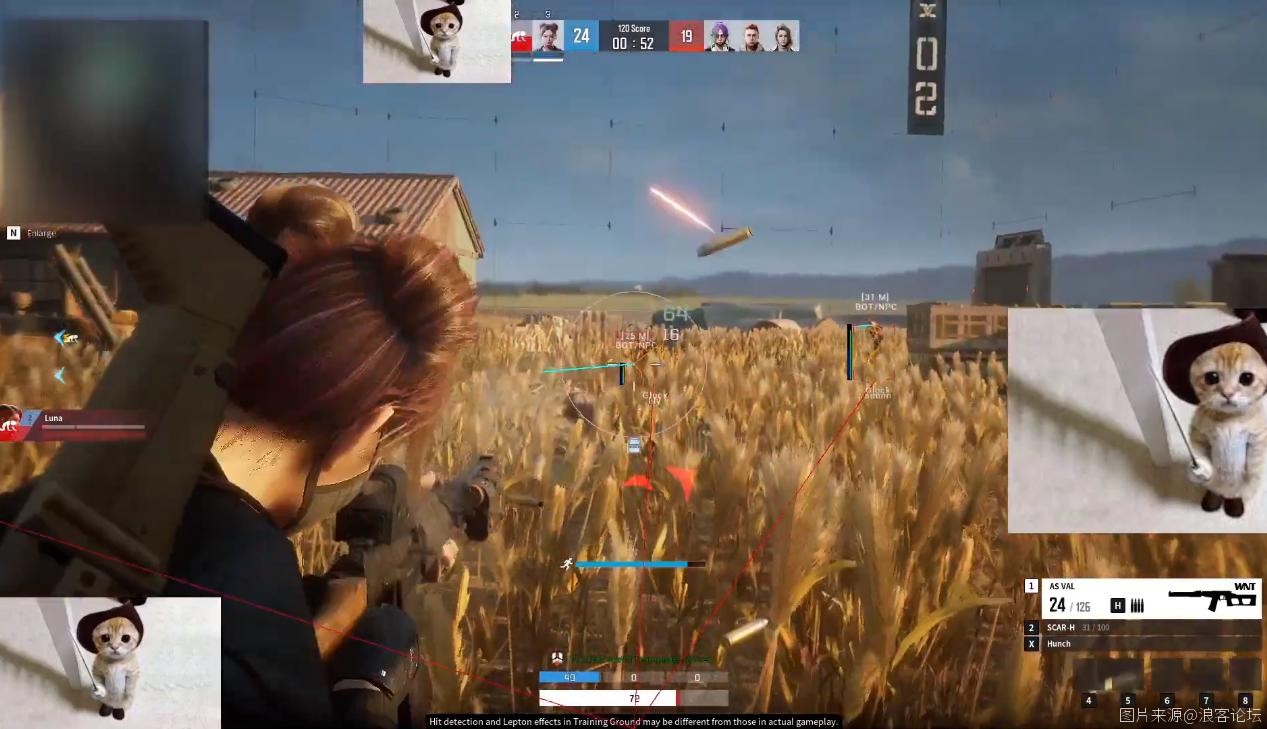Click the purple-haired enemy portrait

pyautogui.click(x=719, y=37)
